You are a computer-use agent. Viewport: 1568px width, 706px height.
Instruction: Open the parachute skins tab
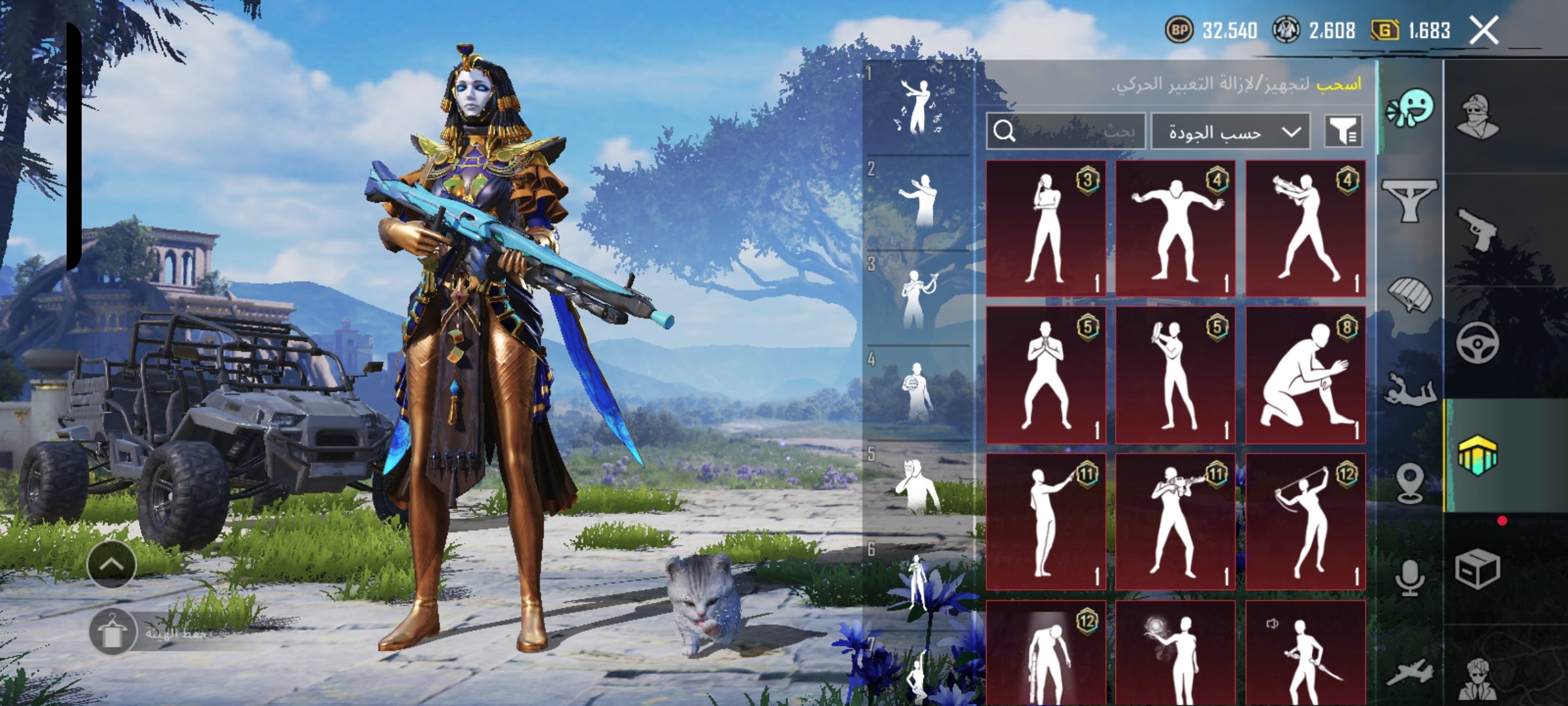tap(1410, 295)
